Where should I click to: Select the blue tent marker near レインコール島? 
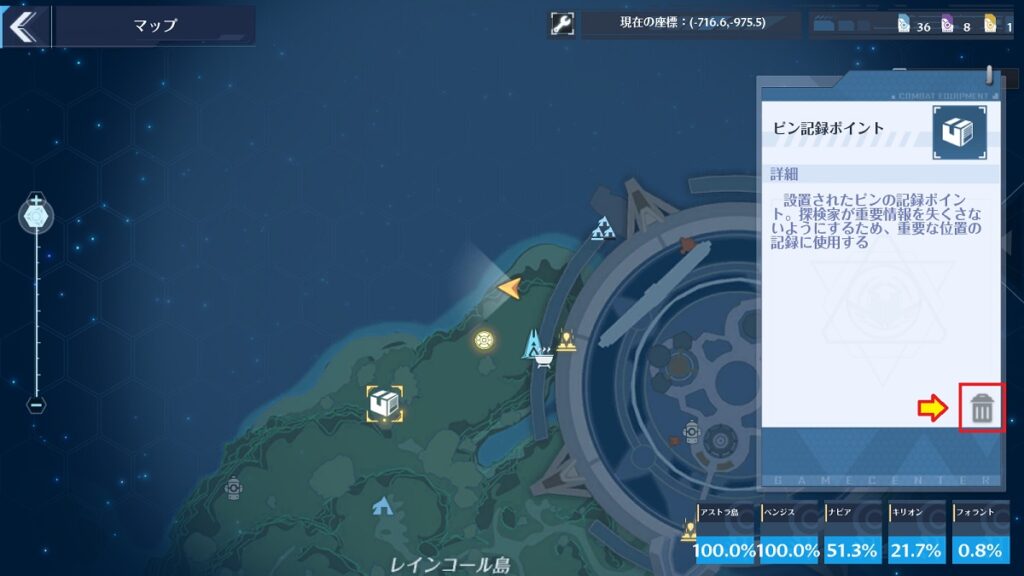[x=381, y=507]
